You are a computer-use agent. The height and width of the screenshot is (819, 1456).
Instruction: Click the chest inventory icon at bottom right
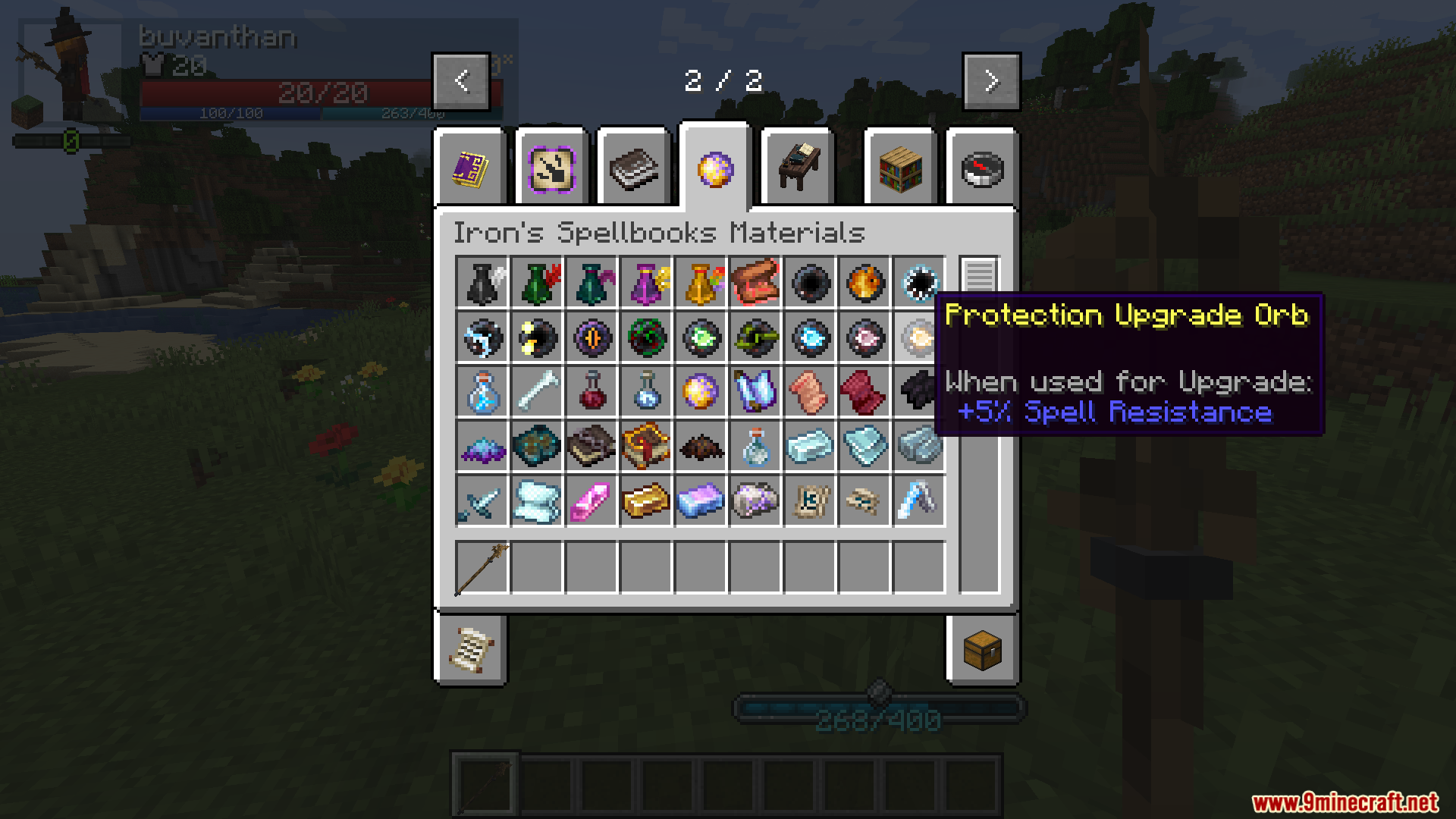984,651
